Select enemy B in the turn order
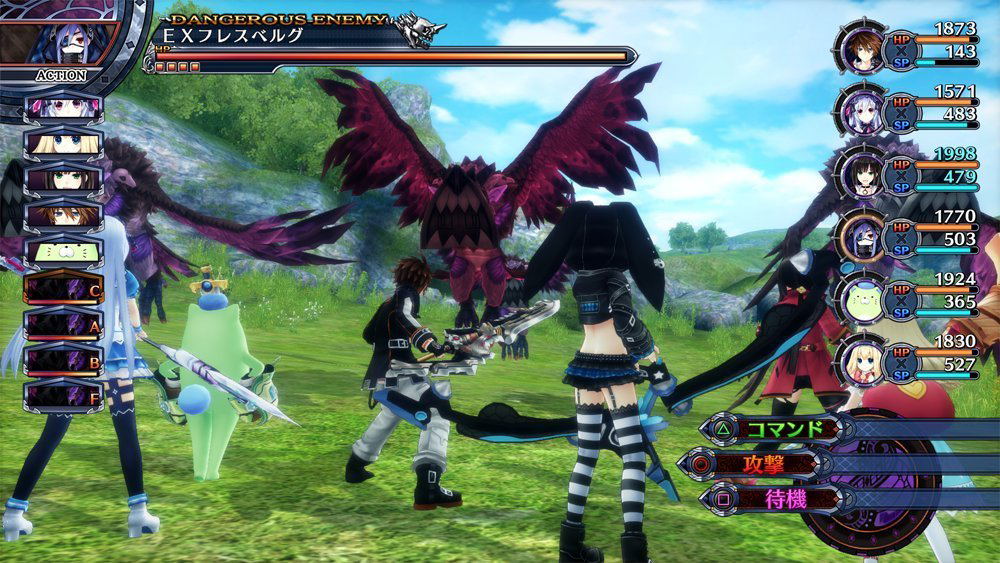 62,359
